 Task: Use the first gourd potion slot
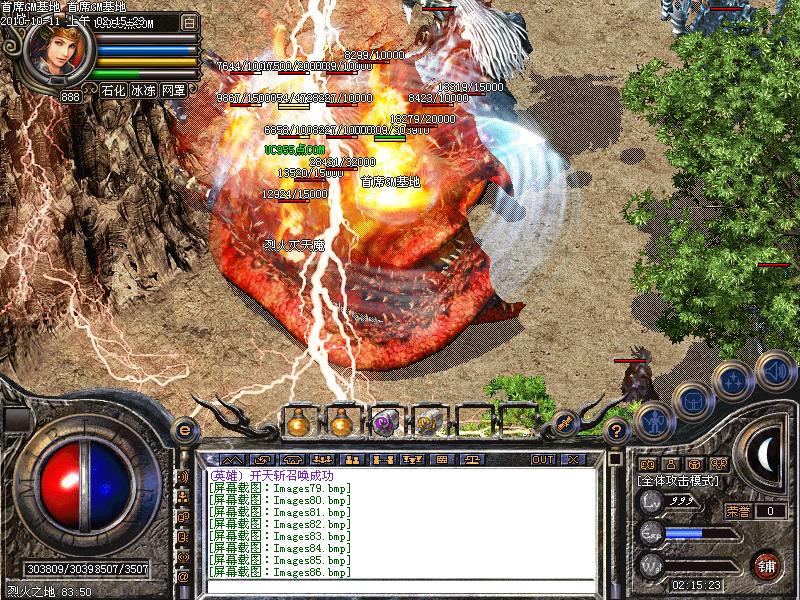coord(298,423)
